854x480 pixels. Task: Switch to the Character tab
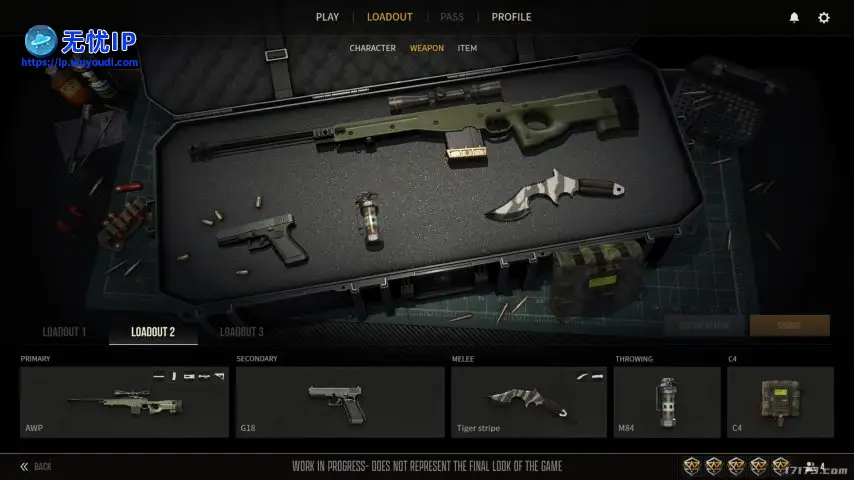[372, 48]
